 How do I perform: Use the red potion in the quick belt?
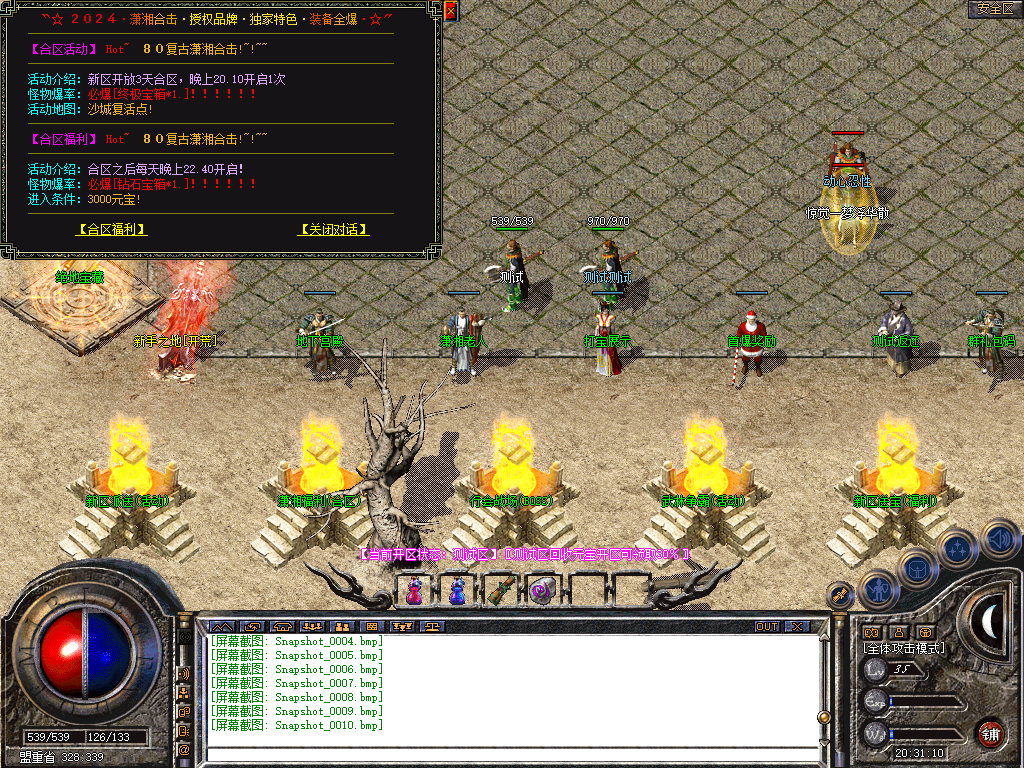click(414, 591)
